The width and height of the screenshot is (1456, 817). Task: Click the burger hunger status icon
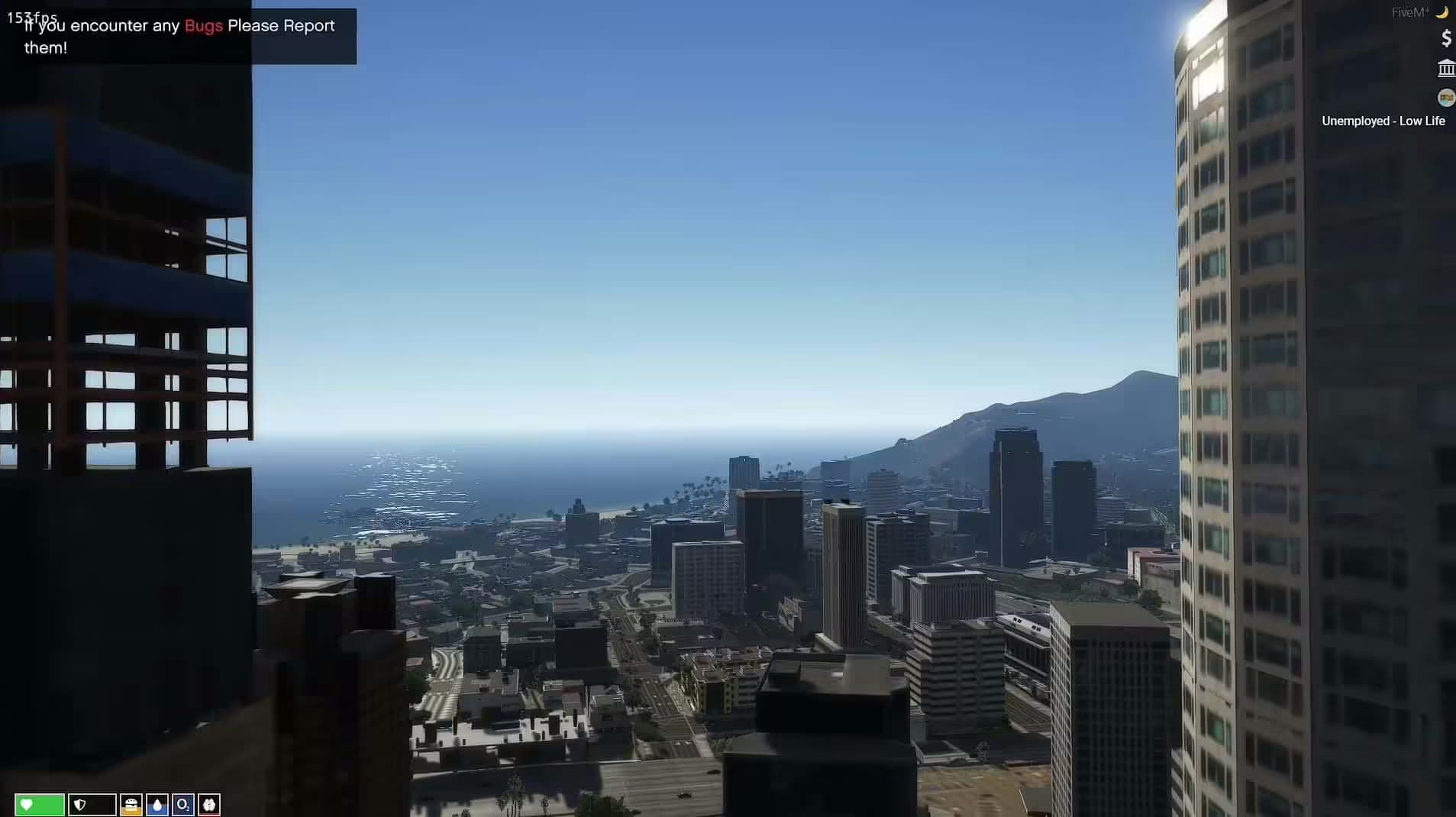[x=131, y=805]
